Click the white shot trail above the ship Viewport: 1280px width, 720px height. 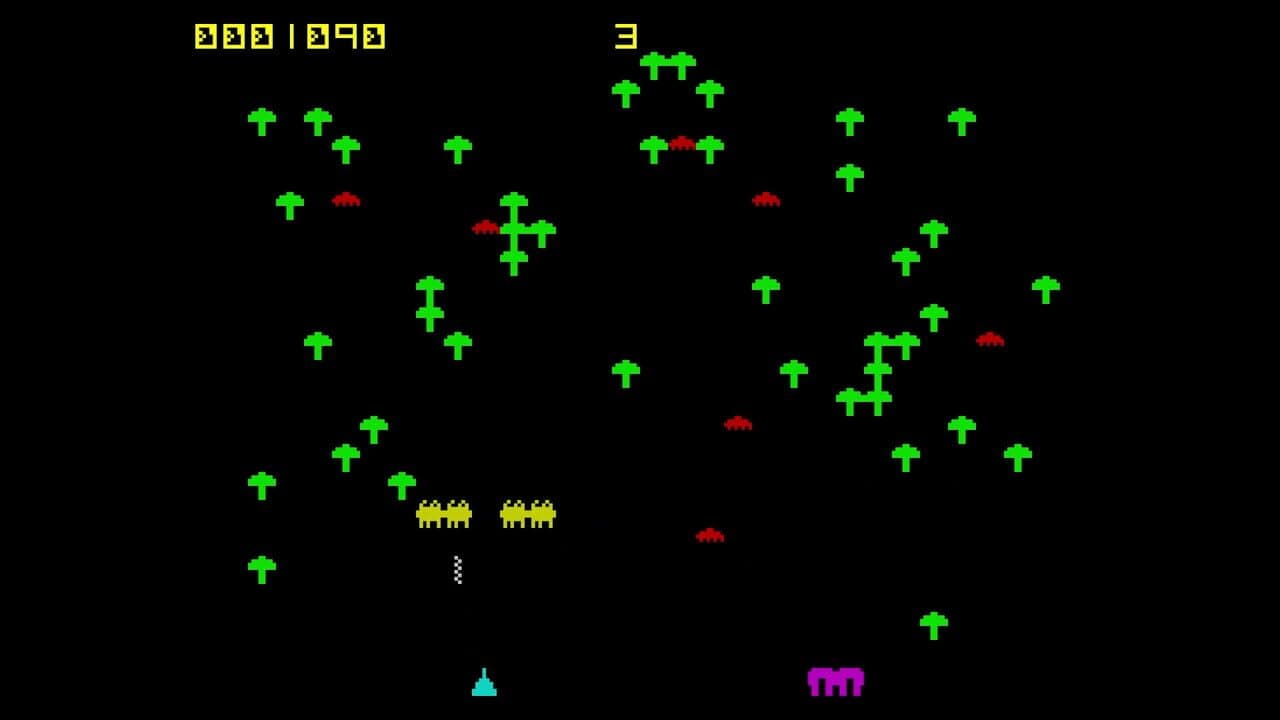pos(458,568)
